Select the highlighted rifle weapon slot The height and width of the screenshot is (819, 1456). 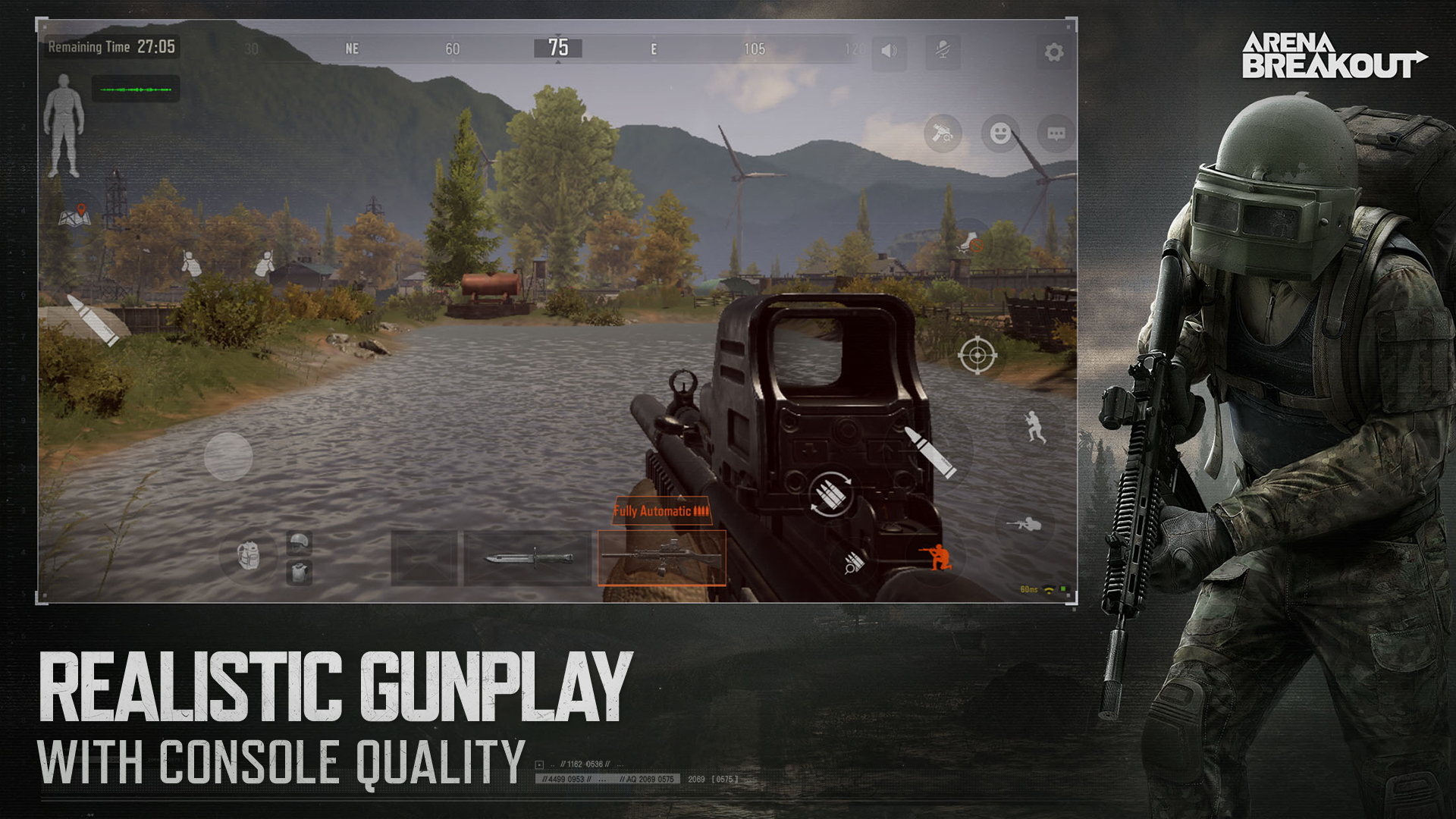point(661,559)
